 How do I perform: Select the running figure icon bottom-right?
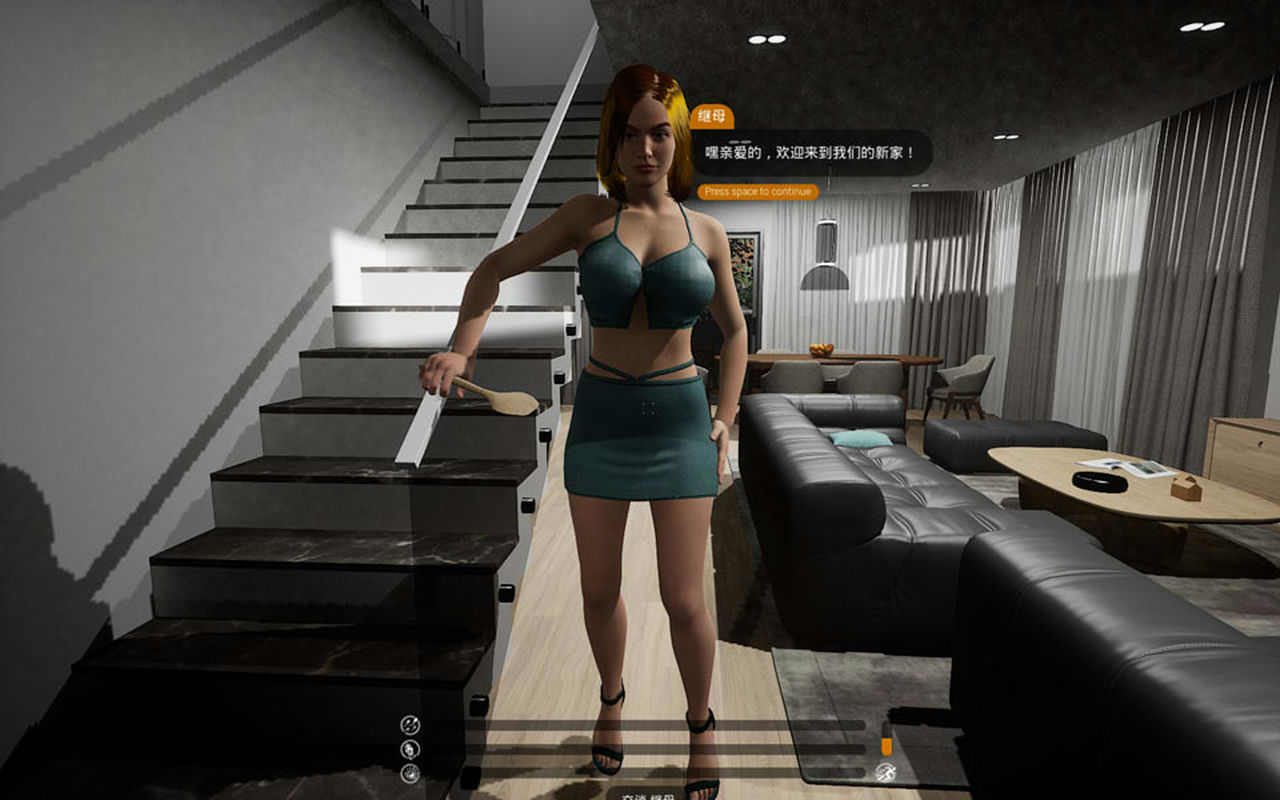pos(887,770)
